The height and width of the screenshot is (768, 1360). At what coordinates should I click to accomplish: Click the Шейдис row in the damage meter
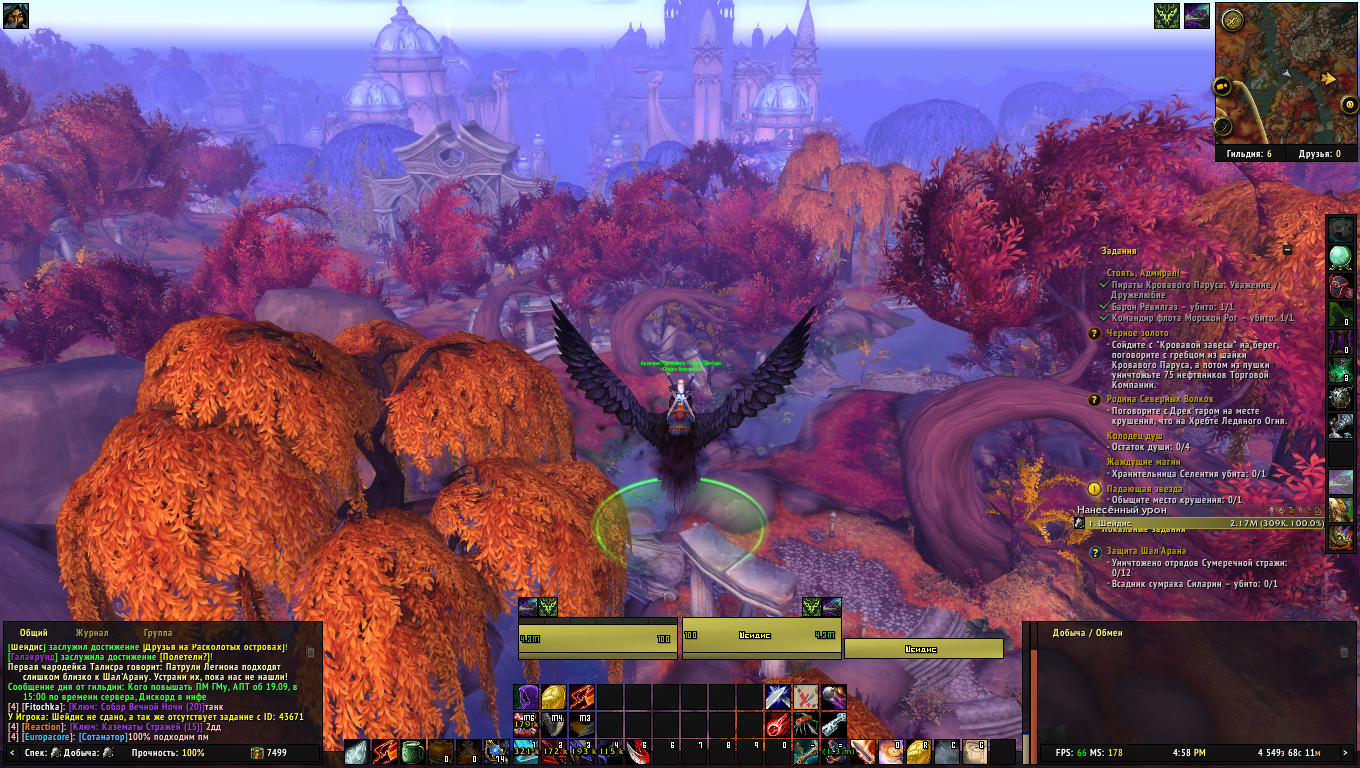[x=1200, y=523]
